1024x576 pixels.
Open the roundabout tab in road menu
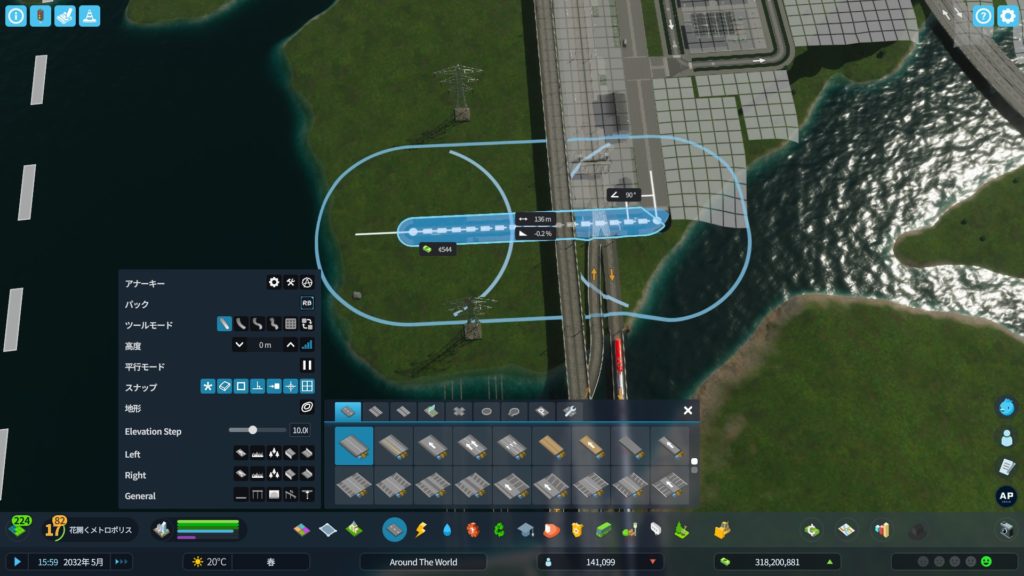click(x=486, y=411)
